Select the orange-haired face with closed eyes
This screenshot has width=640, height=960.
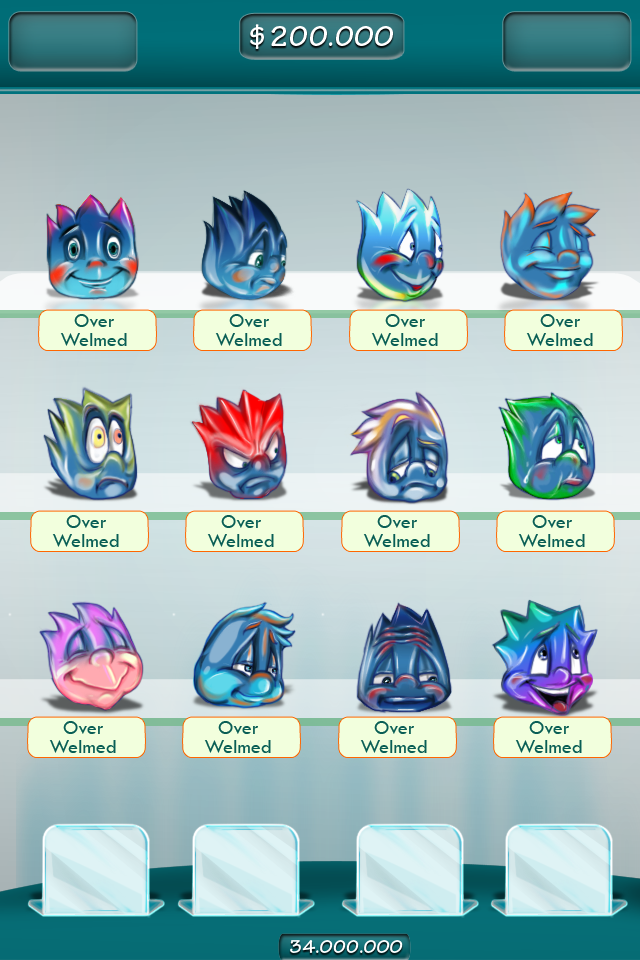point(551,248)
